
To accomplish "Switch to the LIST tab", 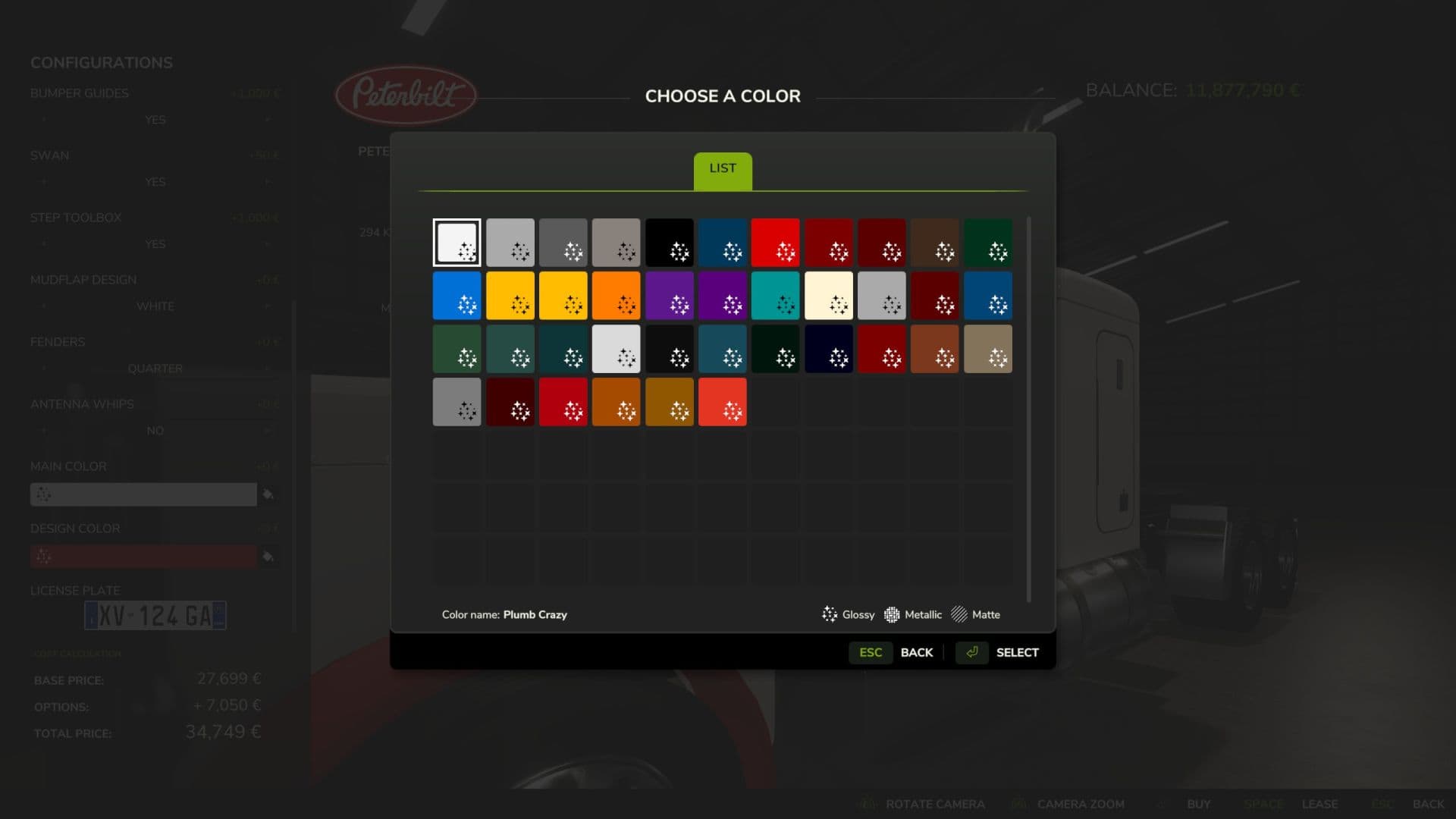I will 722,170.
